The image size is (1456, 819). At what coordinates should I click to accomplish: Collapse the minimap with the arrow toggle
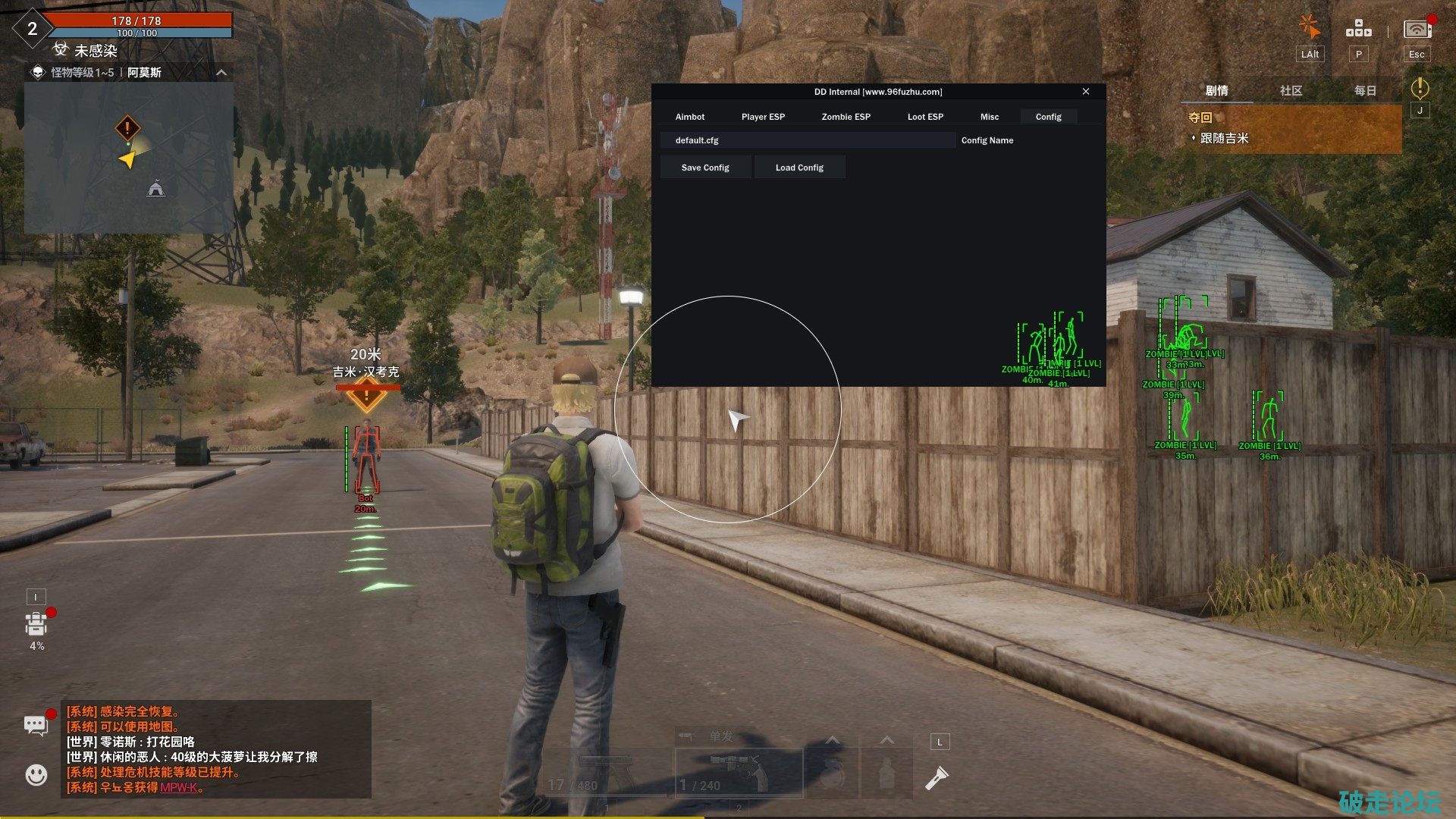pyautogui.click(x=221, y=73)
